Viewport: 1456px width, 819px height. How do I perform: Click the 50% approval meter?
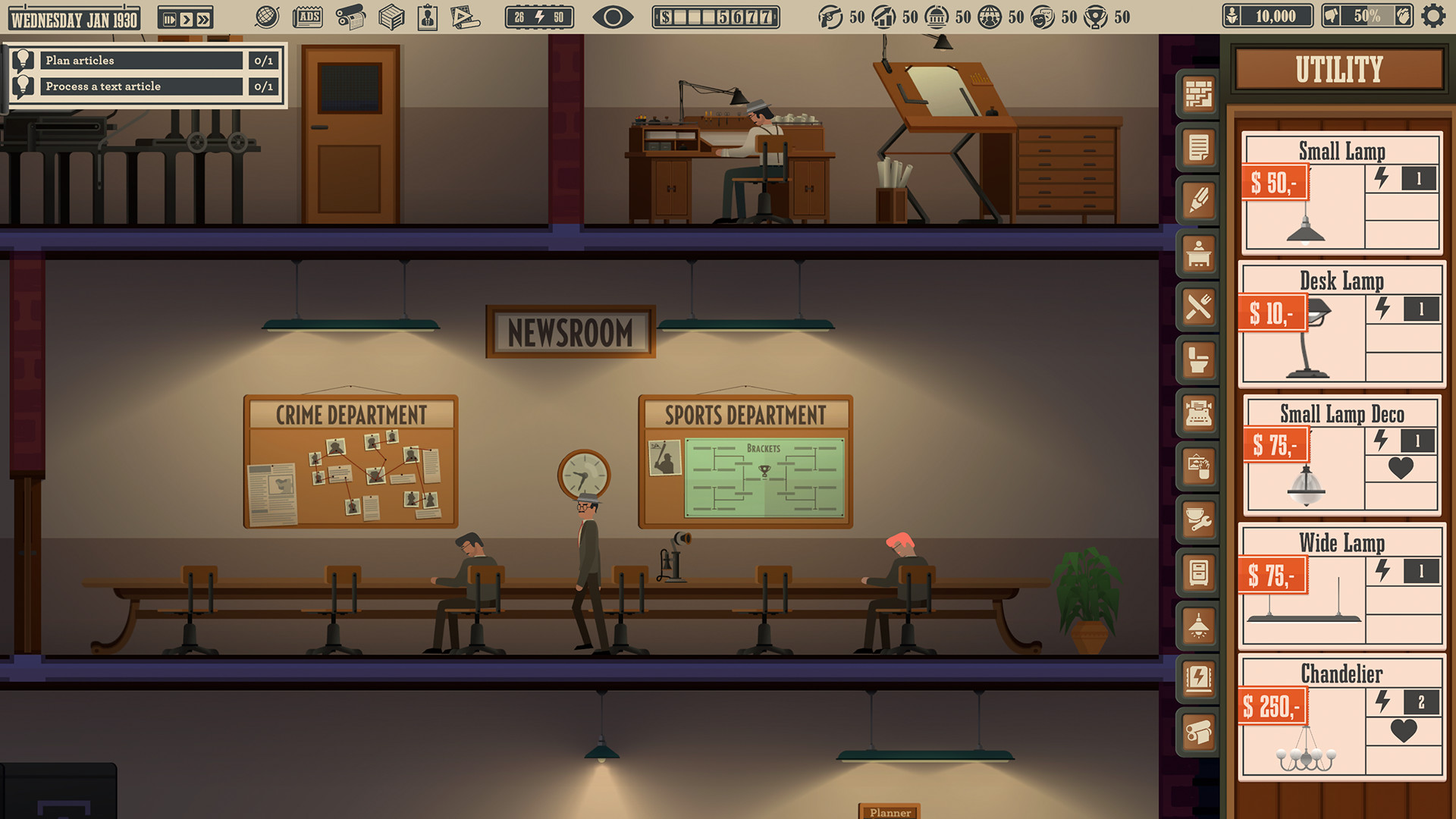tap(1369, 14)
